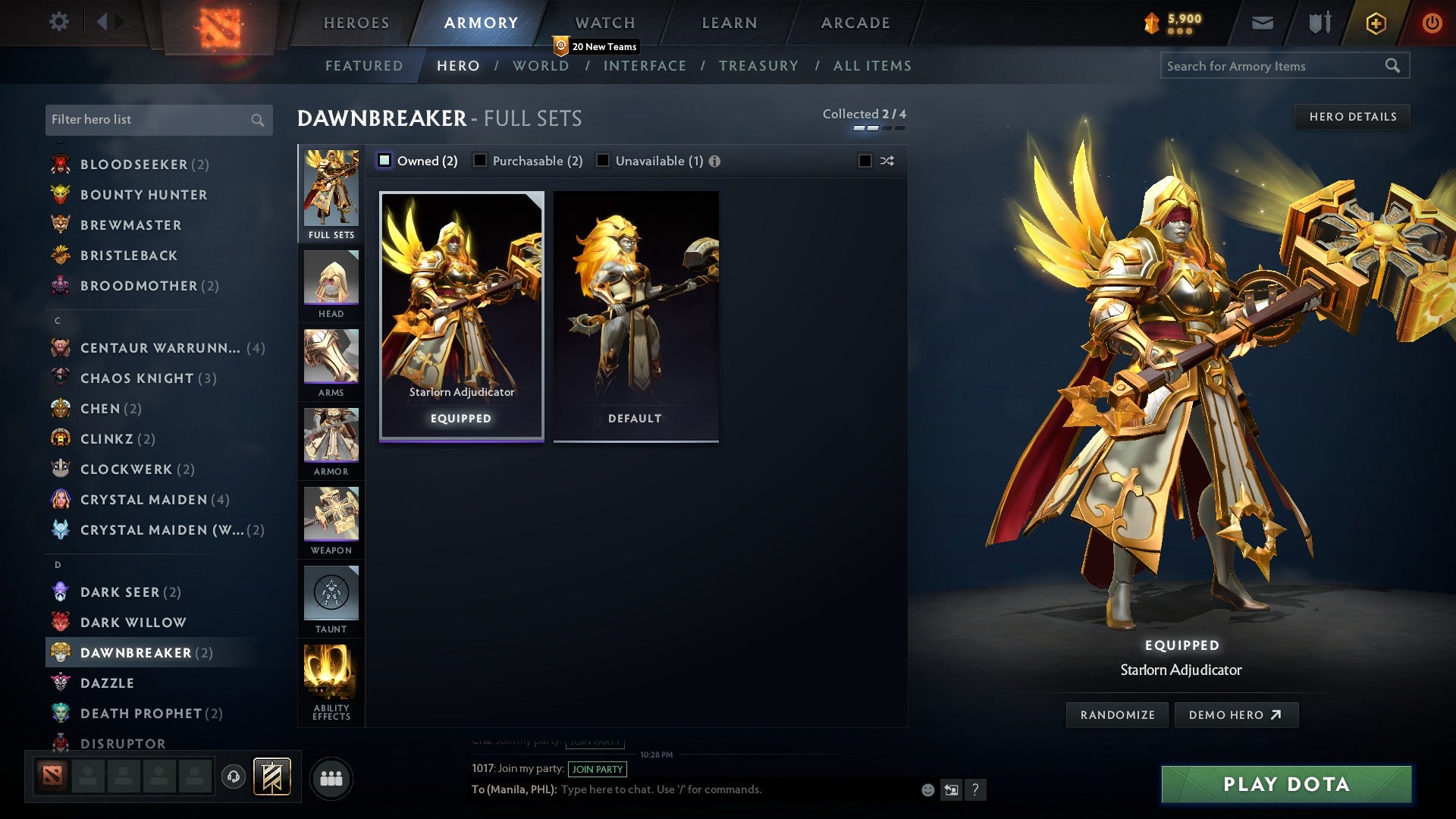Click the shuffle sort icon

[886, 161]
